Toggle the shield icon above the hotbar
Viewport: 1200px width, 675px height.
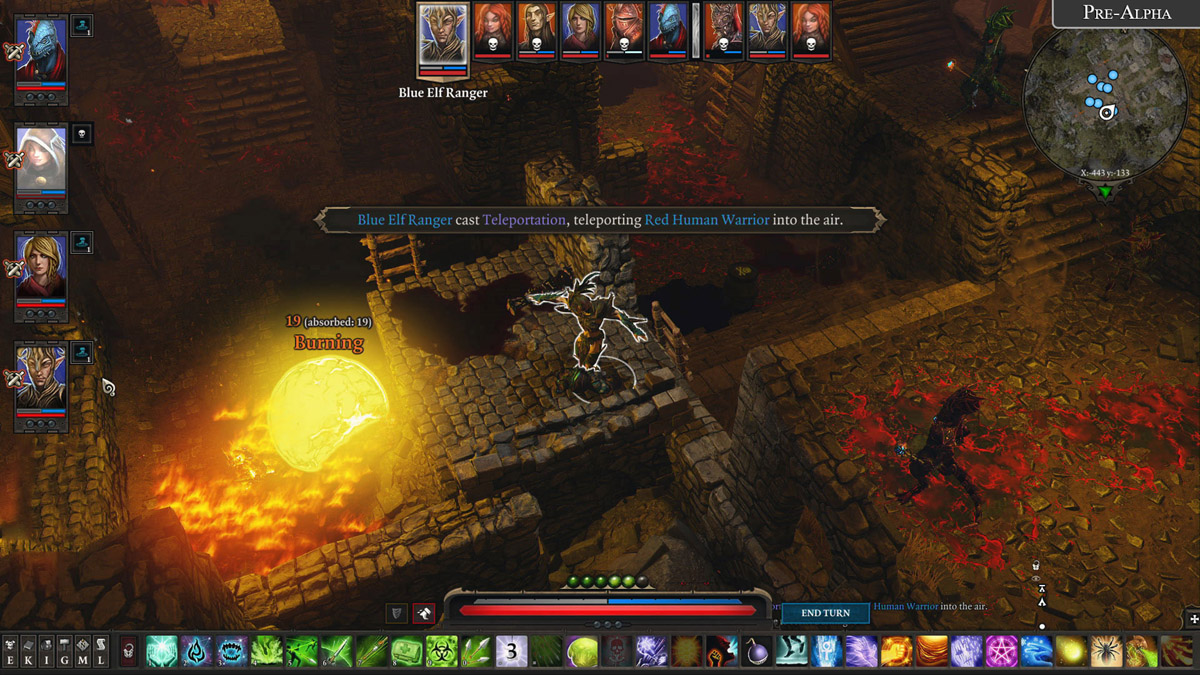tap(397, 613)
